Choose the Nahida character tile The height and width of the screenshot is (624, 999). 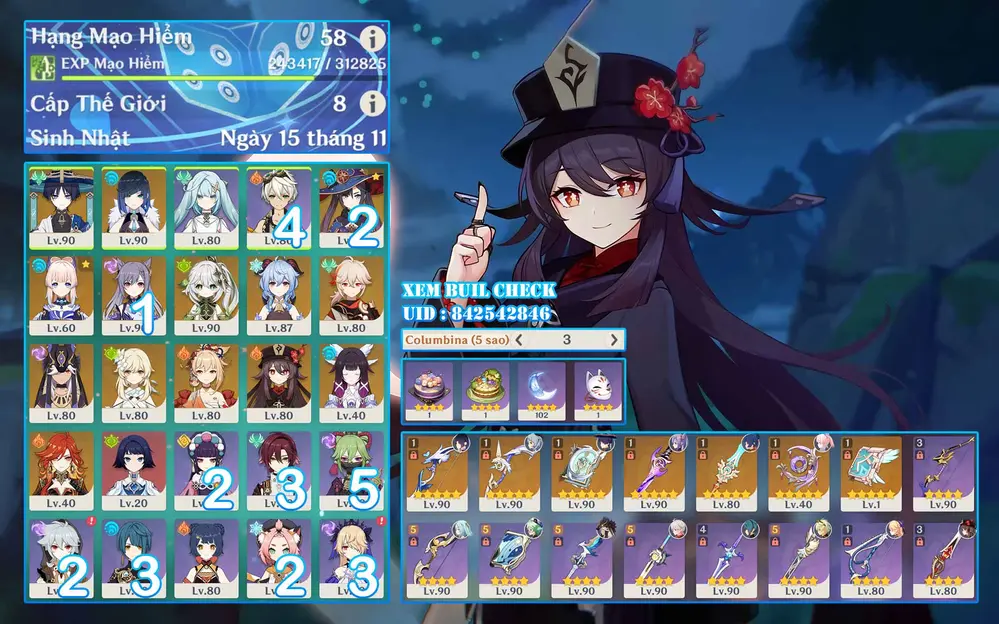(x=206, y=297)
